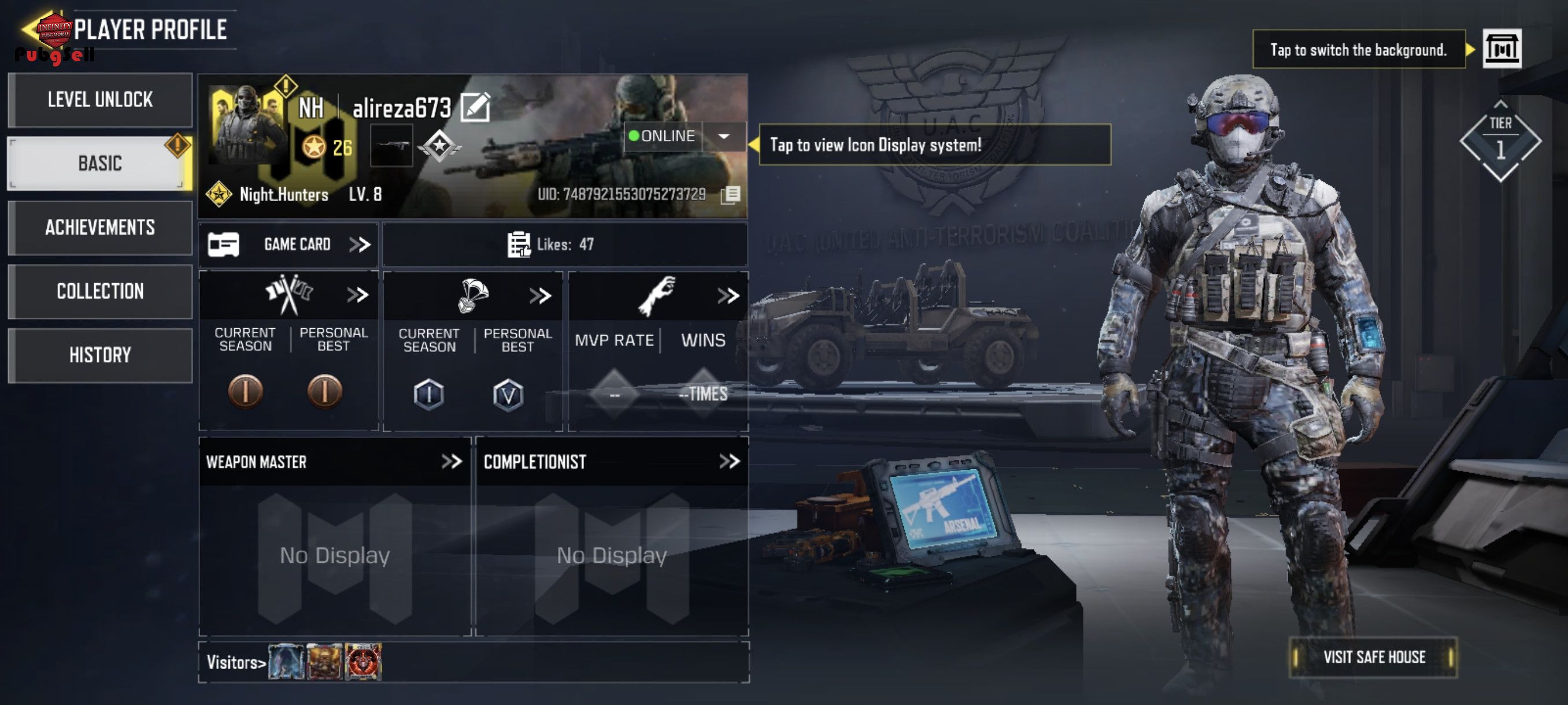Open the Tier 1 badge
Viewport: 1568px width, 705px height.
pyautogui.click(x=1500, y=141)
